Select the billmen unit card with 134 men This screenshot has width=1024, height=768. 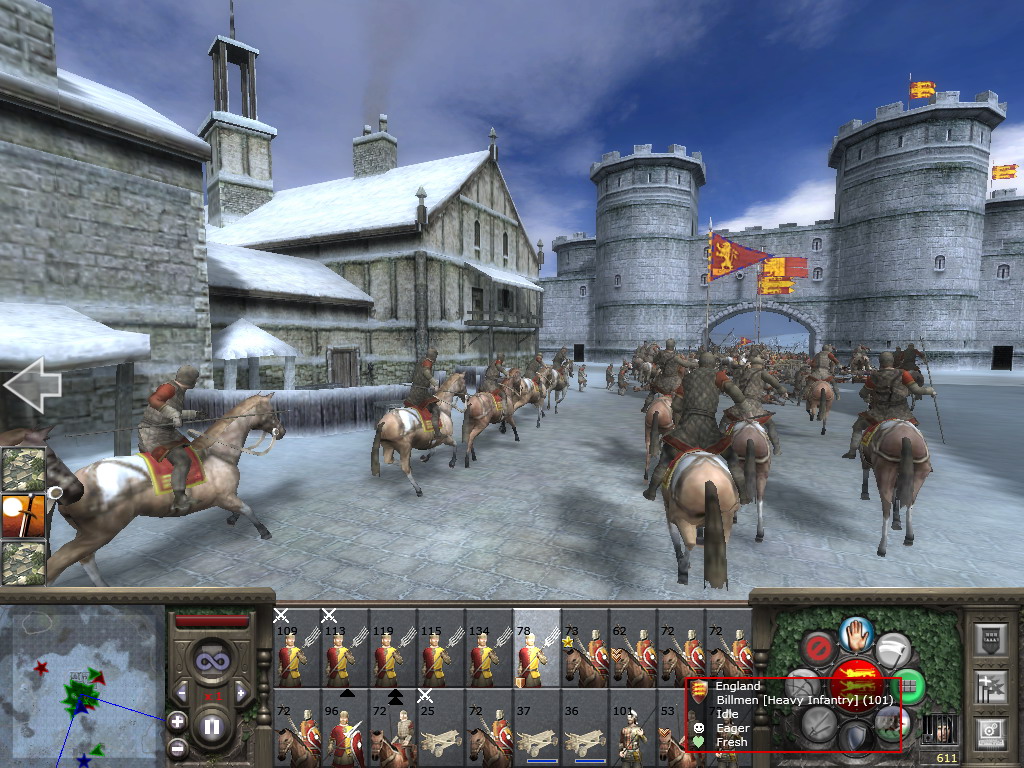point(488,648)
